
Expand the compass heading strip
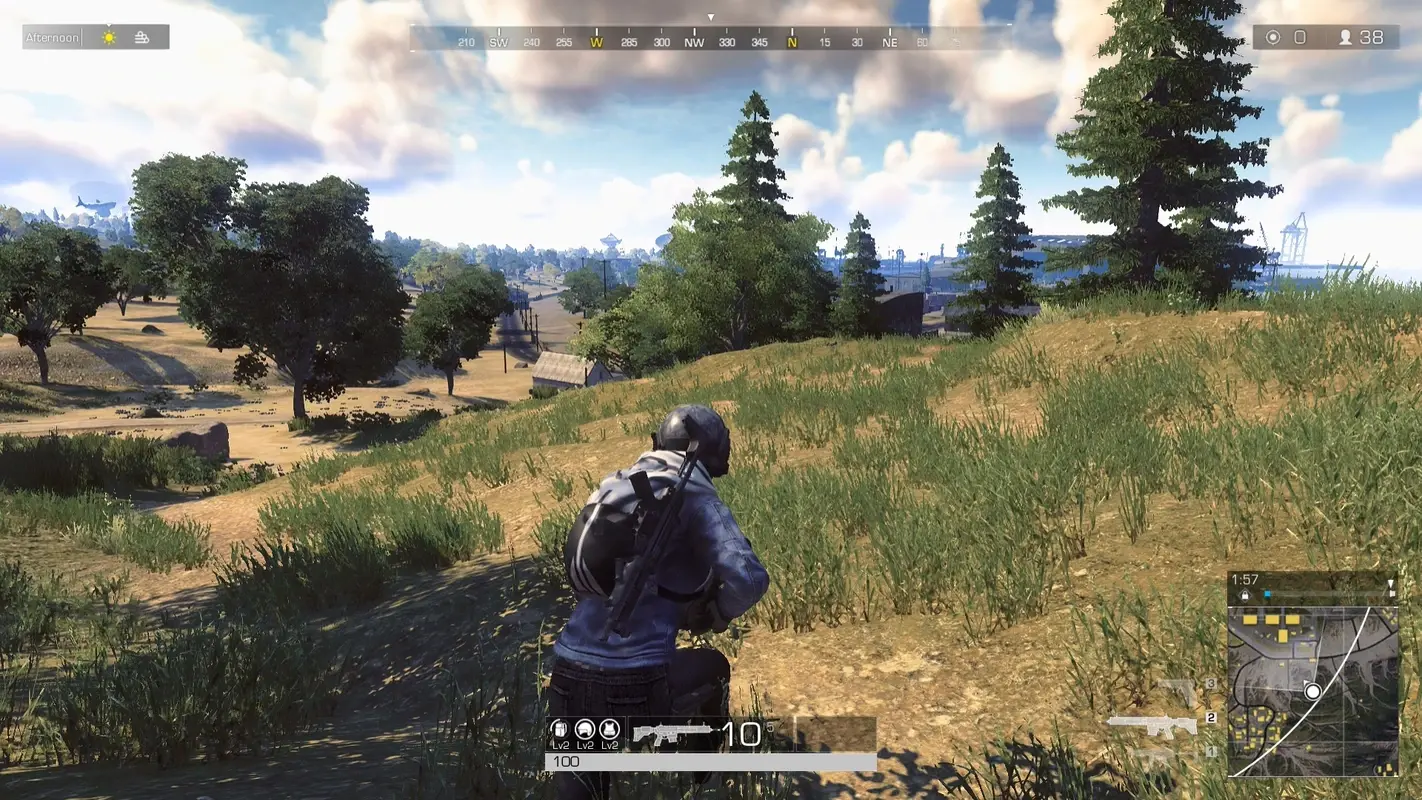711,42
